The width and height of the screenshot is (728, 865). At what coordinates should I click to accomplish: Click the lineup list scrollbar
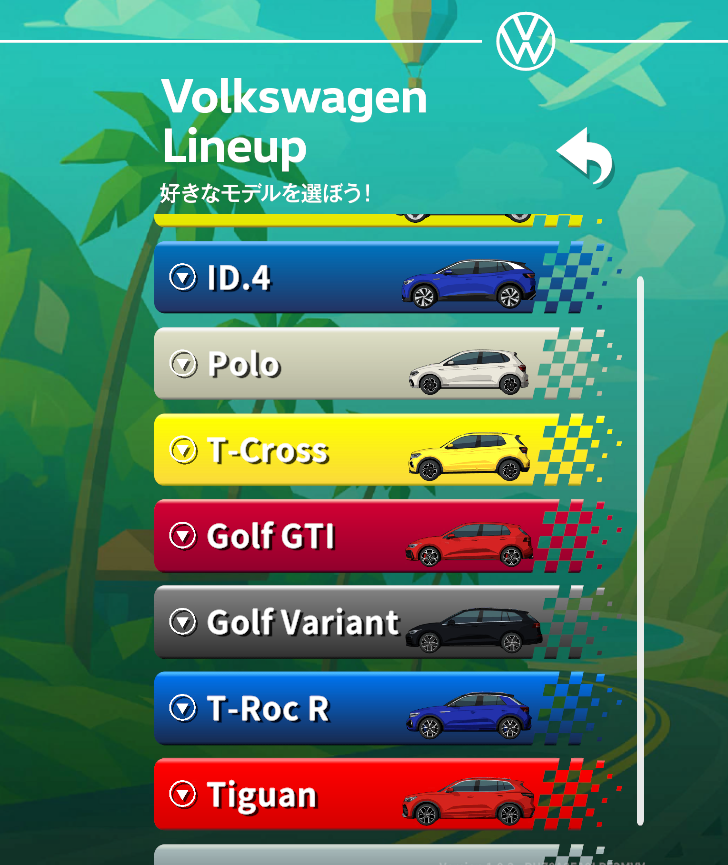point(640,550)
